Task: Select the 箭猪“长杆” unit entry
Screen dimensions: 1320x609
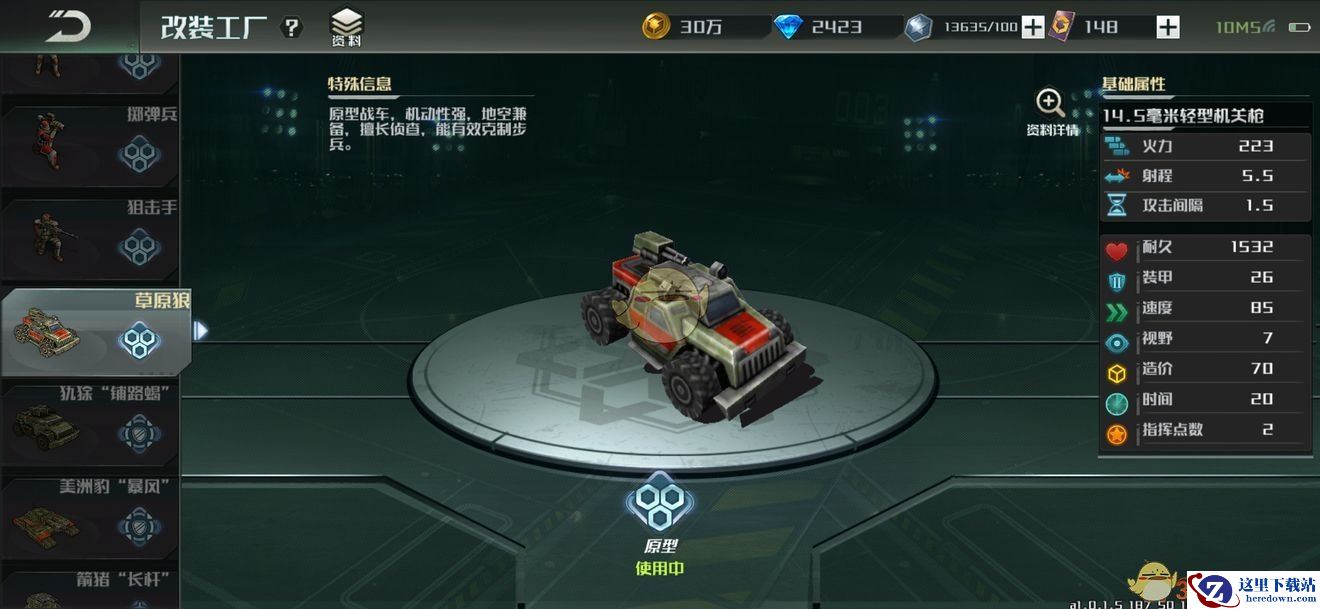Action: (90, 592)
